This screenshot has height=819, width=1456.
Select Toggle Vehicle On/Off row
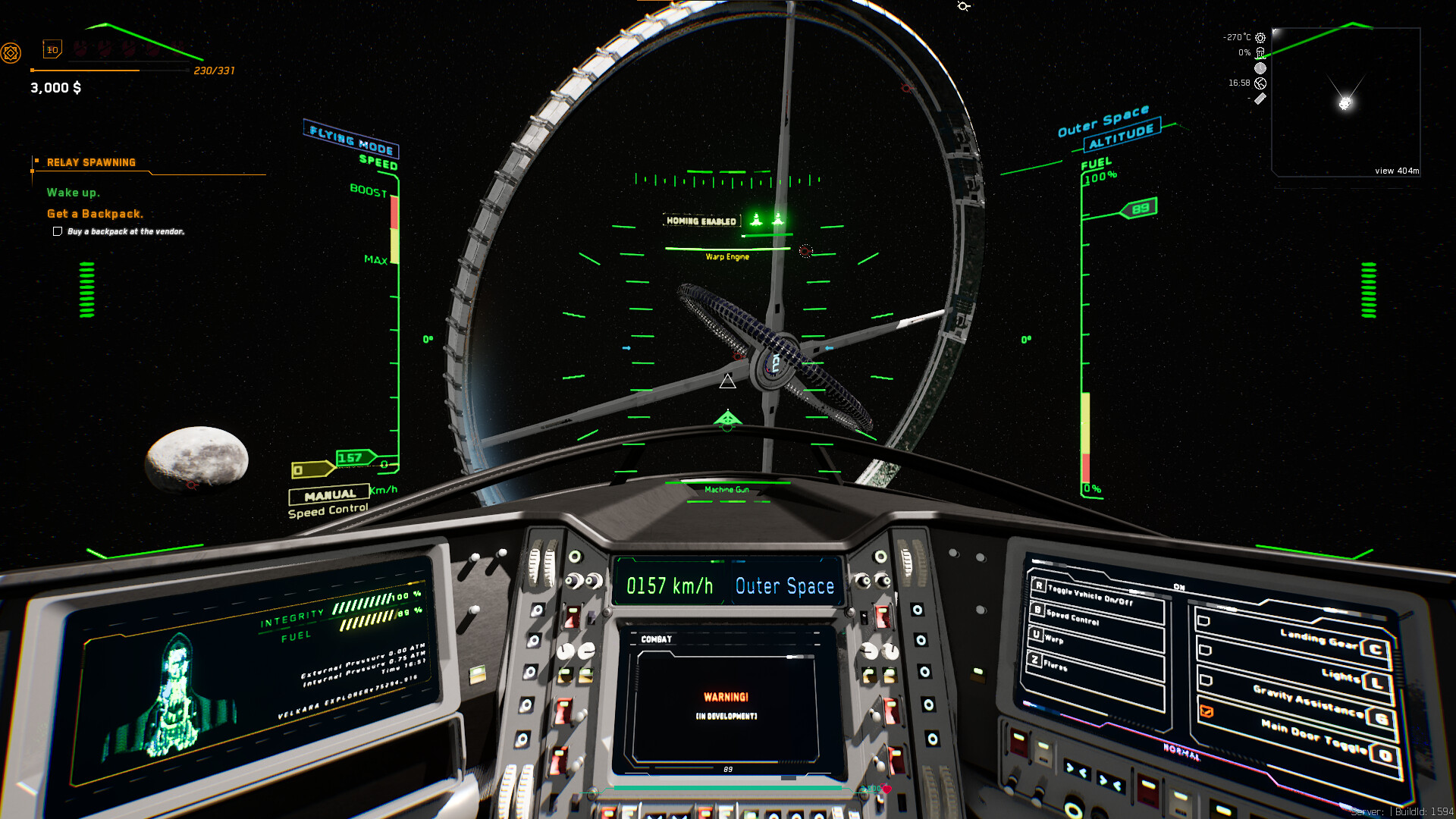pos(1097,596)
